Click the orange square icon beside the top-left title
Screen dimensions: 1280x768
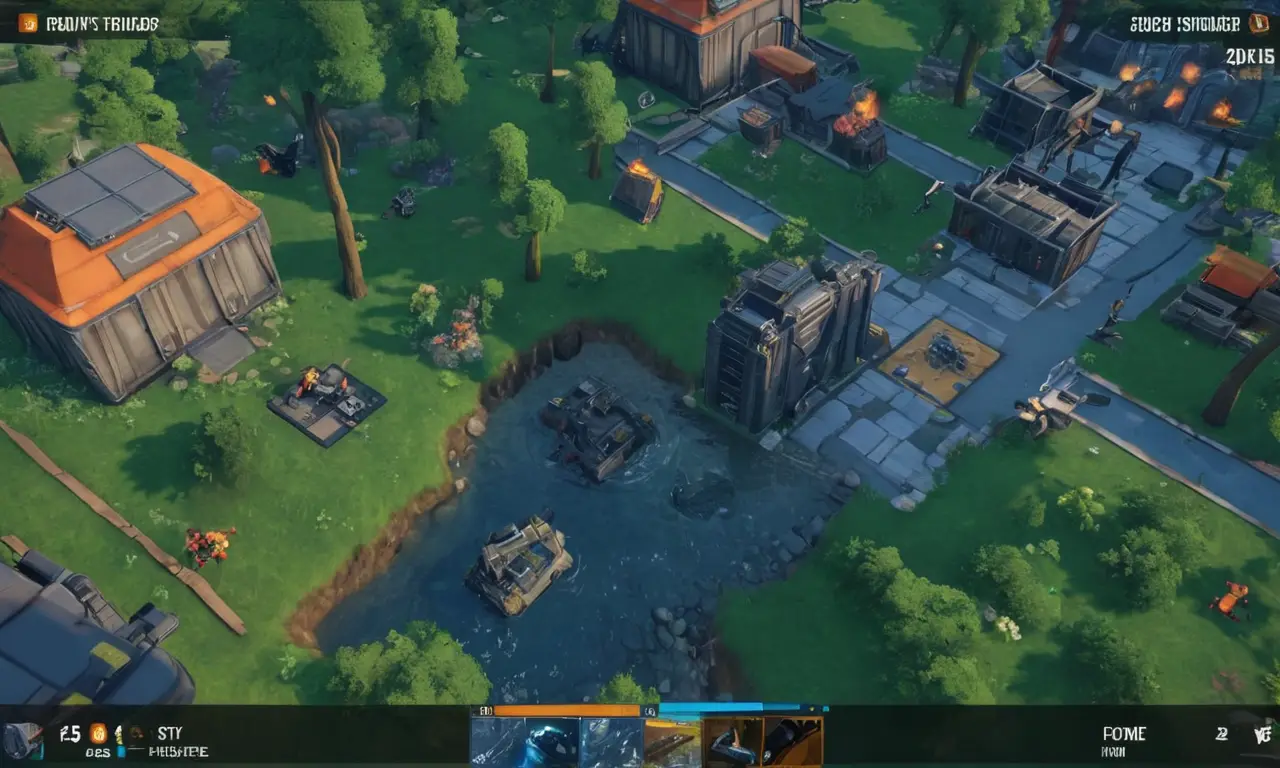pos(27,22)
